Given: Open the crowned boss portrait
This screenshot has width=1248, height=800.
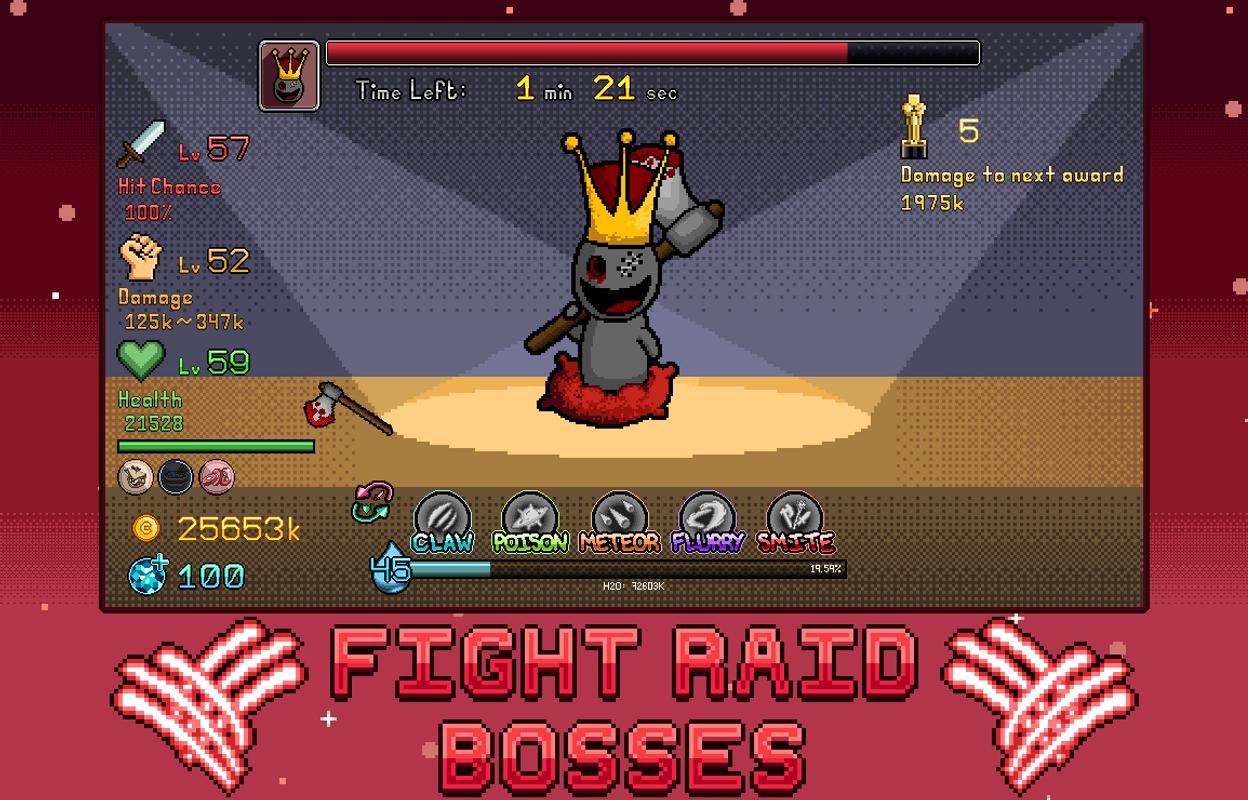Looking at the screenshot, I should tap(289, 75).
